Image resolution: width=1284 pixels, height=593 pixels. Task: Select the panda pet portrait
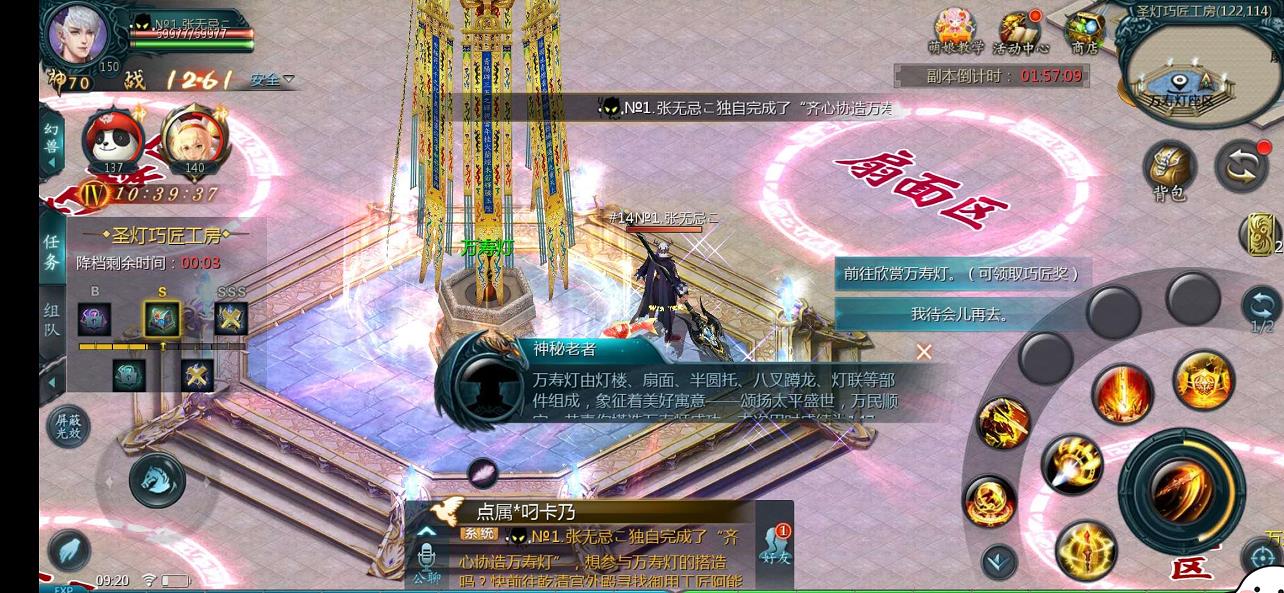pyautogui.click(x=112, y=141)
